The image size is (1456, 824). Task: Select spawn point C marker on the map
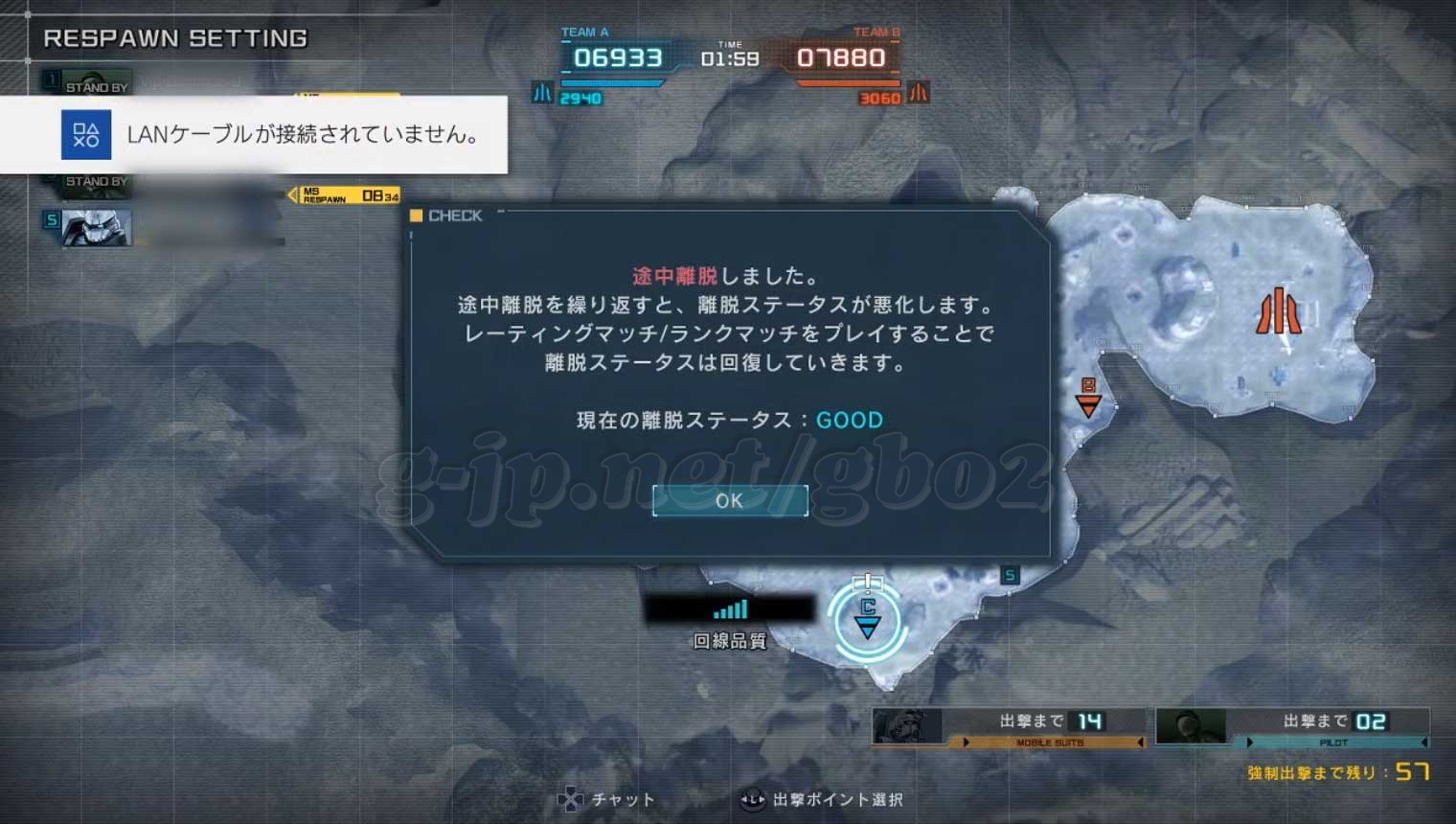(868, 621)
